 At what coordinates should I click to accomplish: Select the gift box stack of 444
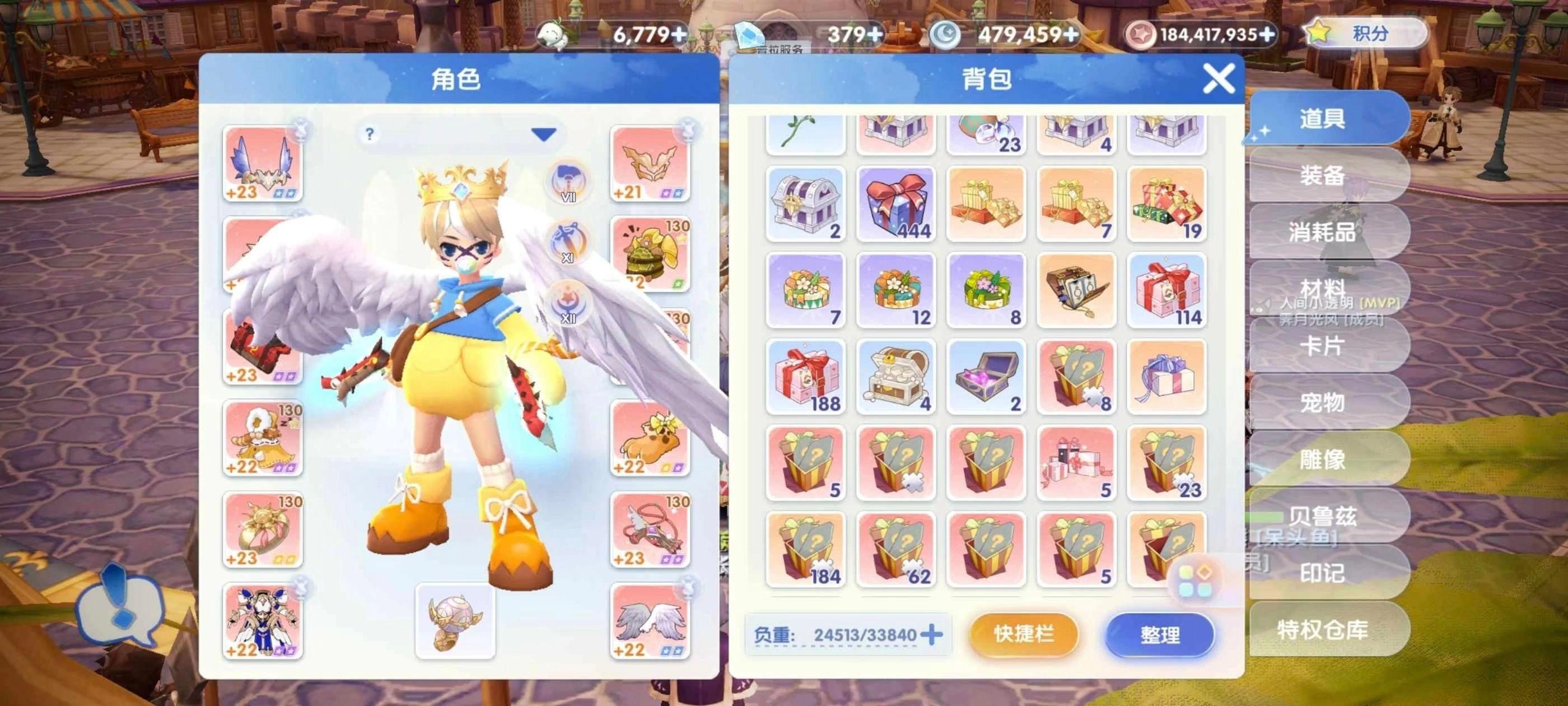click(x=895, y=203)
